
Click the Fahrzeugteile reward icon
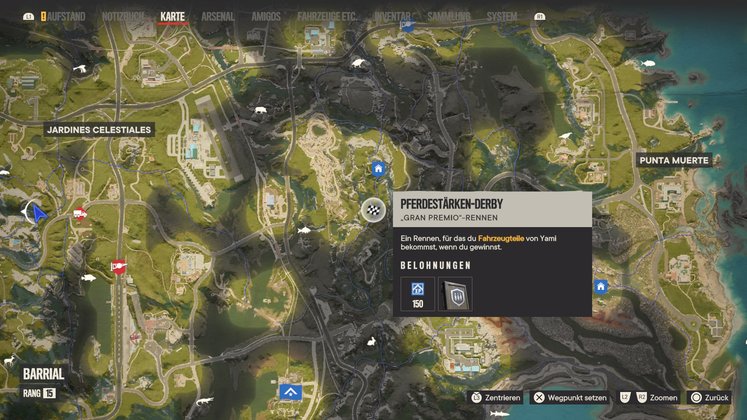(457, 293)
